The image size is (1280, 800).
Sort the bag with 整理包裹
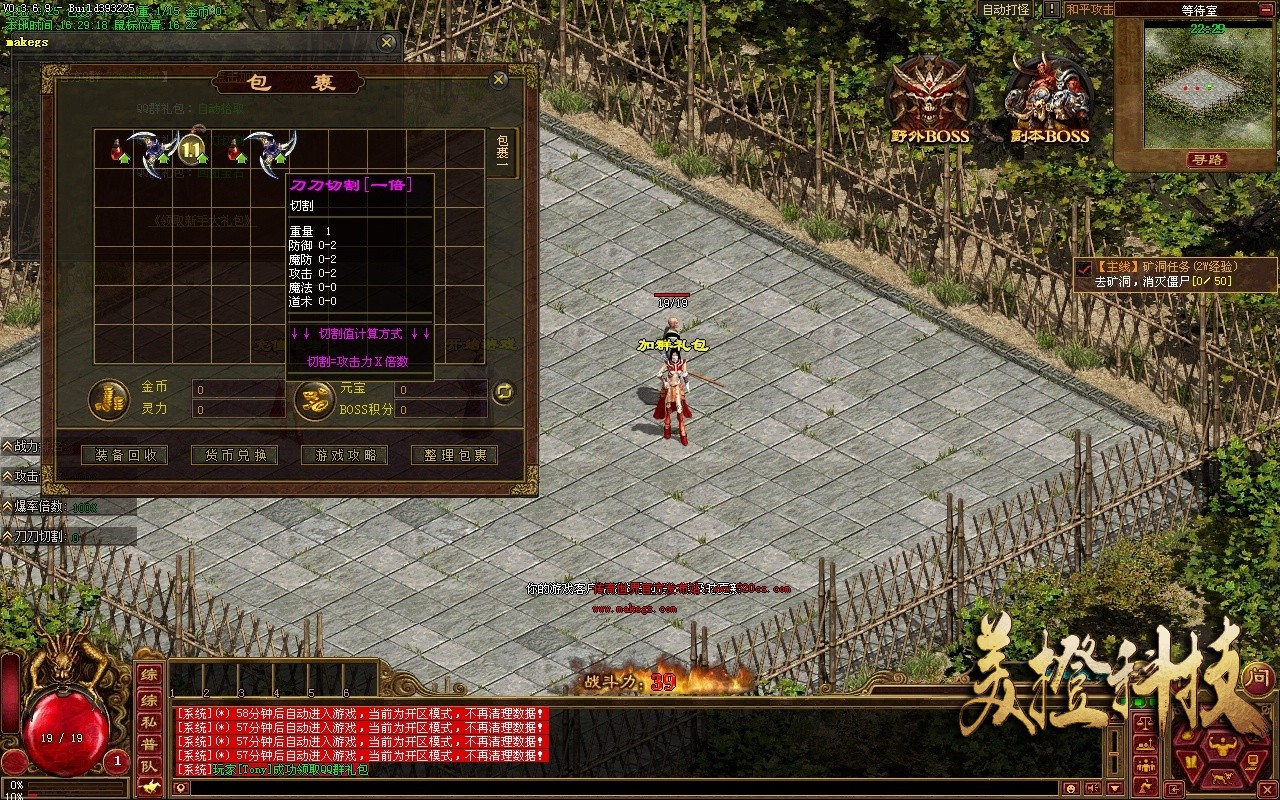click(x=454, y=455)
